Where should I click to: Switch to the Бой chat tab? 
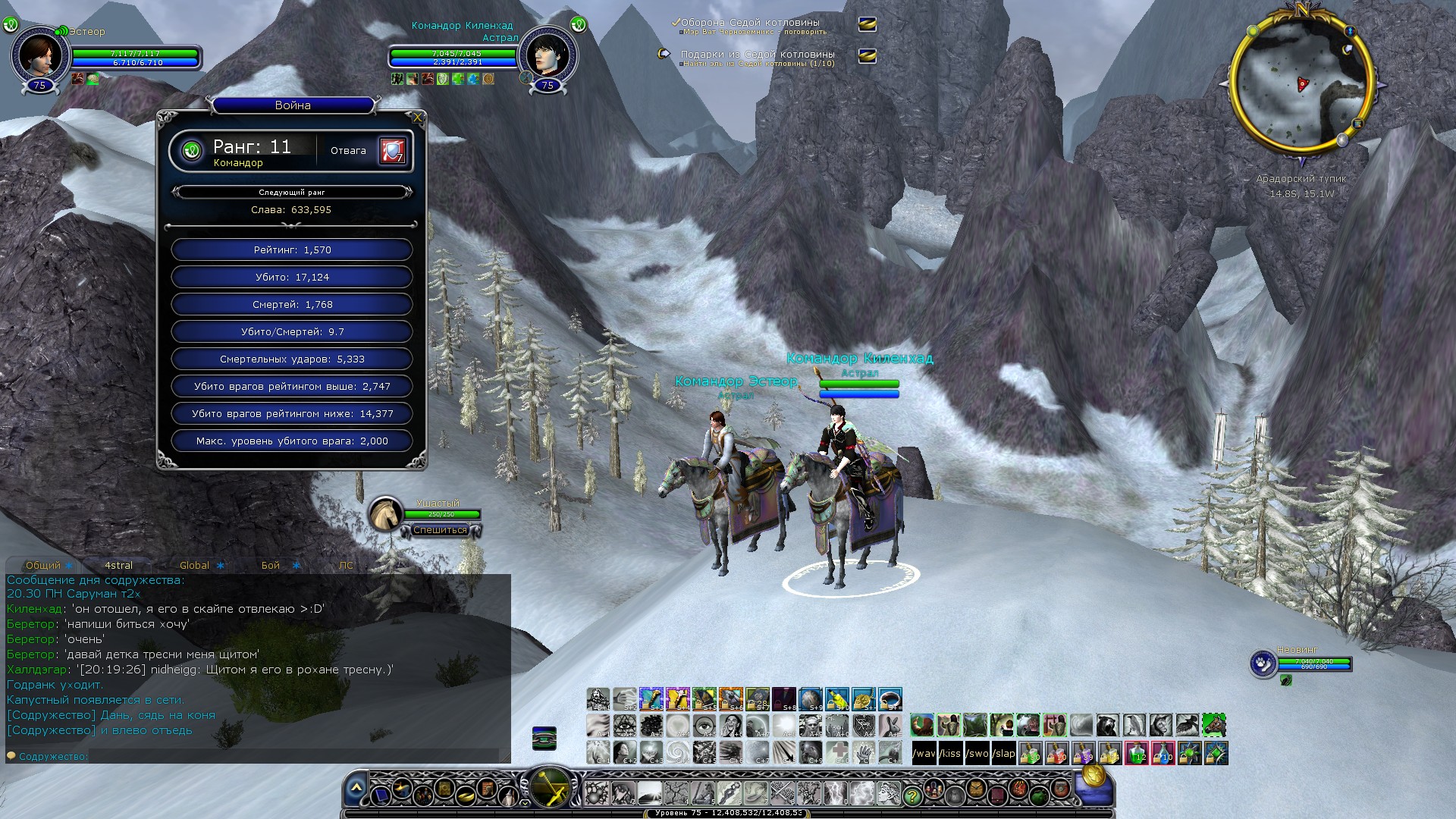pyautogui.click(x=271, y=566)
